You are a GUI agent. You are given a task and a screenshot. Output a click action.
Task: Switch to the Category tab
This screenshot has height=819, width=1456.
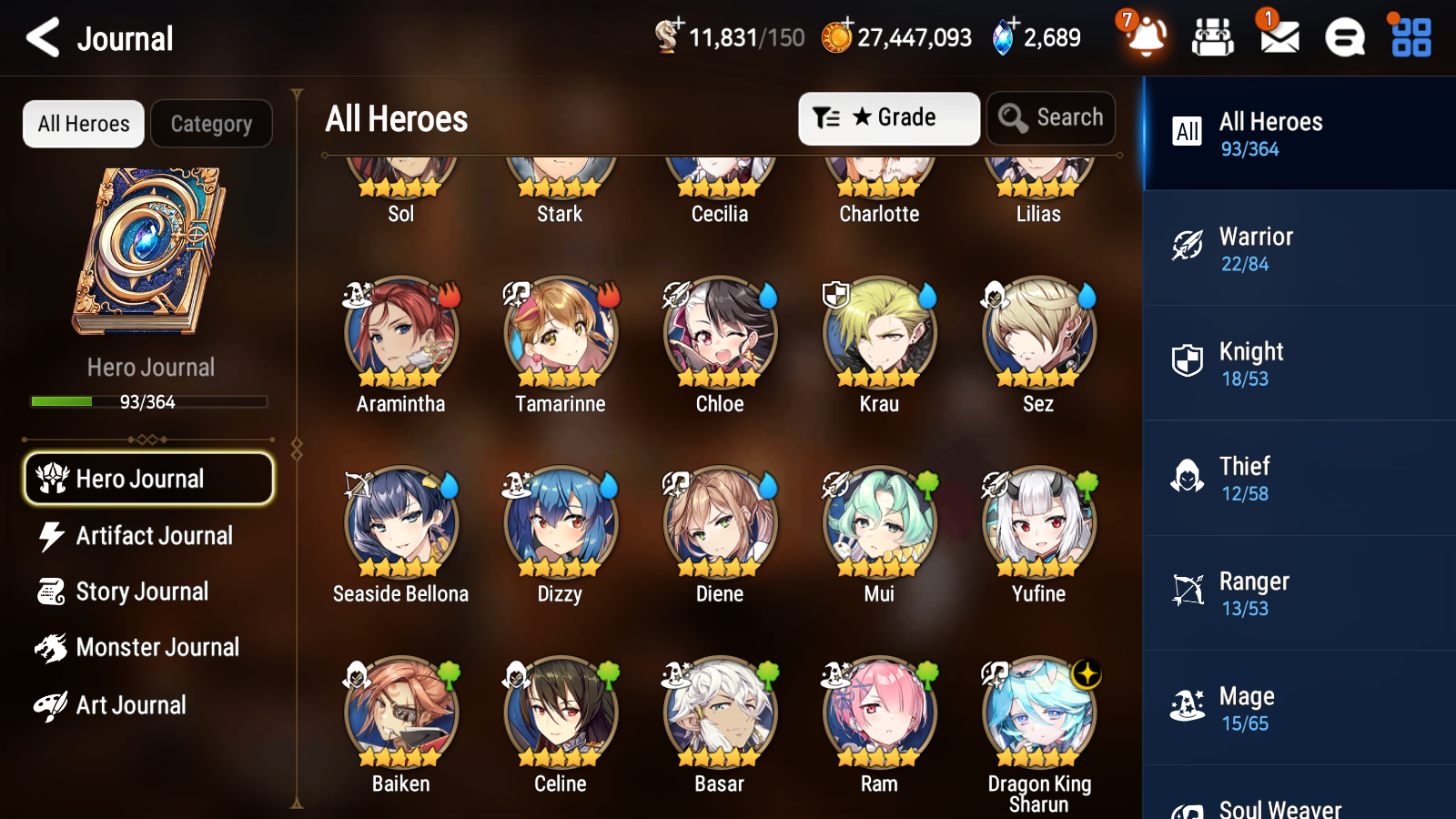coord(211,124)
